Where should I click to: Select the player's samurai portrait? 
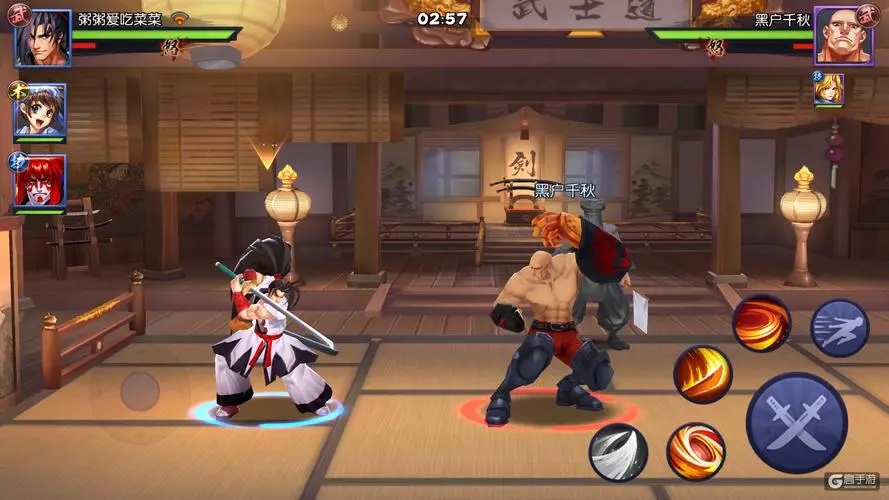pos(42,38)
